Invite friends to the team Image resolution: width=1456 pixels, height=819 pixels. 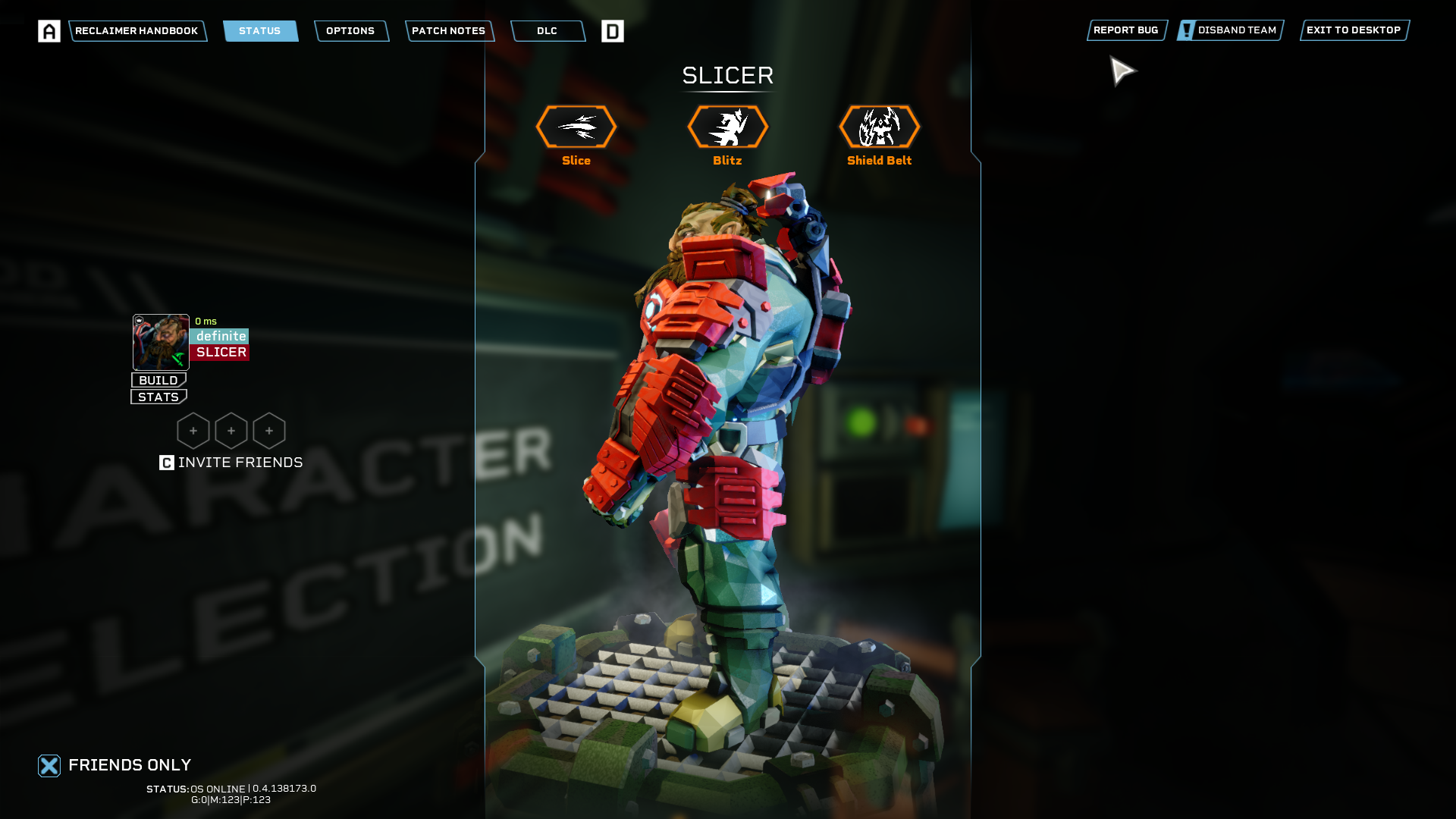(x=231, y=463)
